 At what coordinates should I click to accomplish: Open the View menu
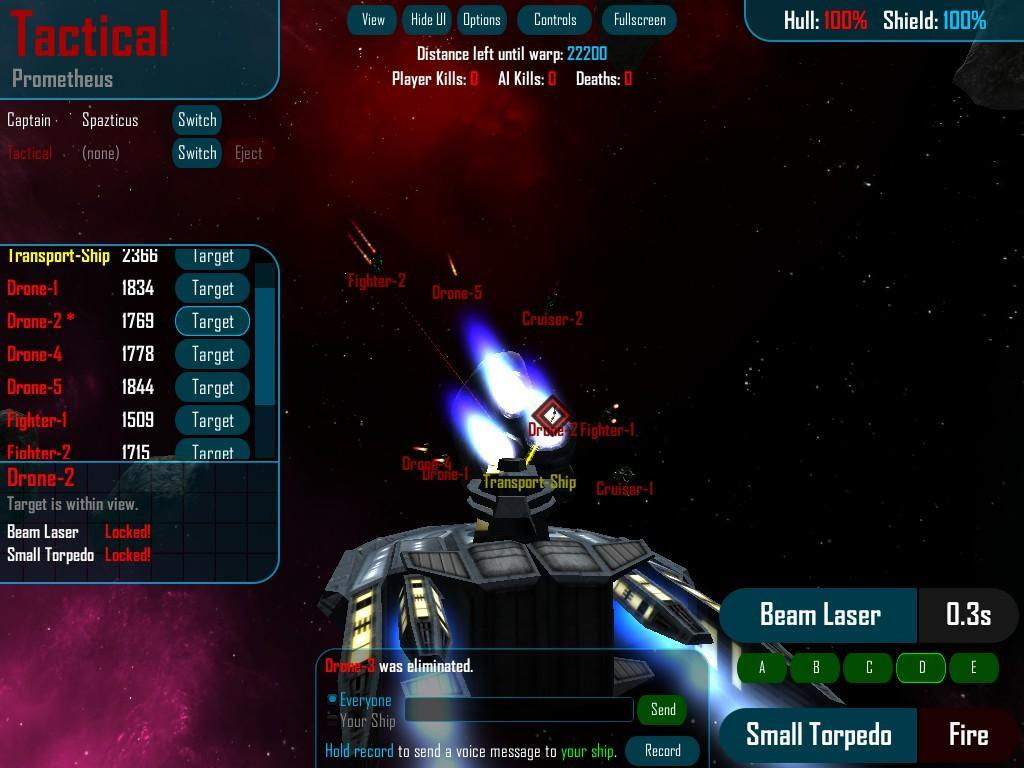point(373,20)
